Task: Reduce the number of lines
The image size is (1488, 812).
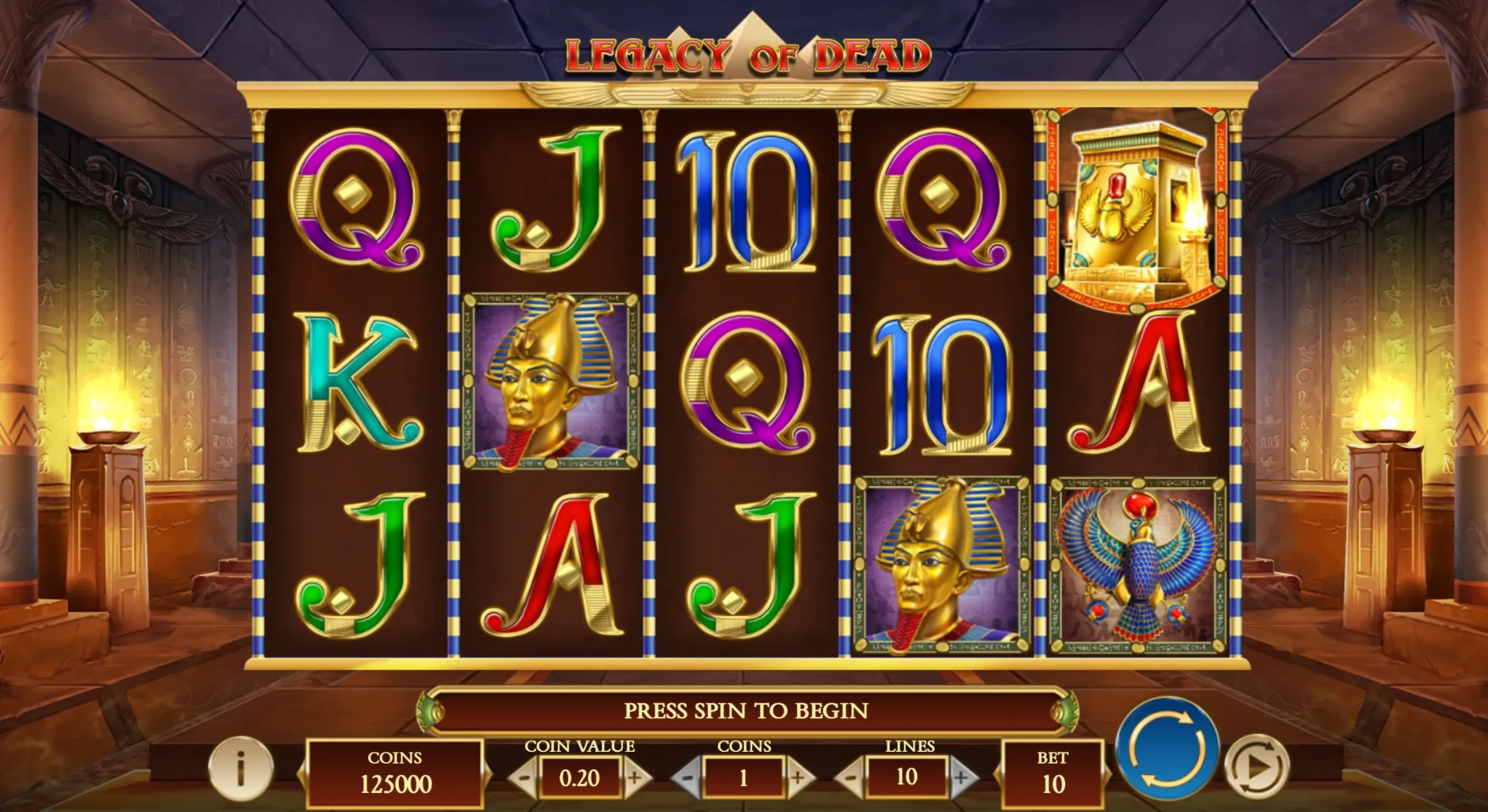Action: click(851, 778)
